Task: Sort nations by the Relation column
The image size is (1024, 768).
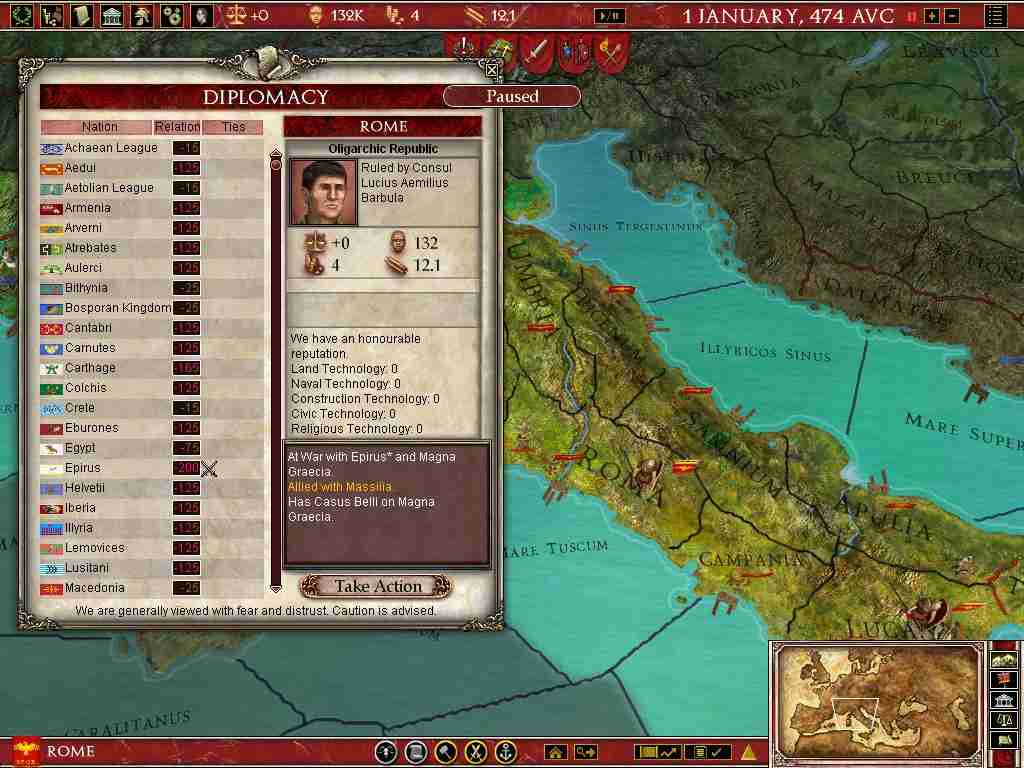Action: click(x=177, y=127)
